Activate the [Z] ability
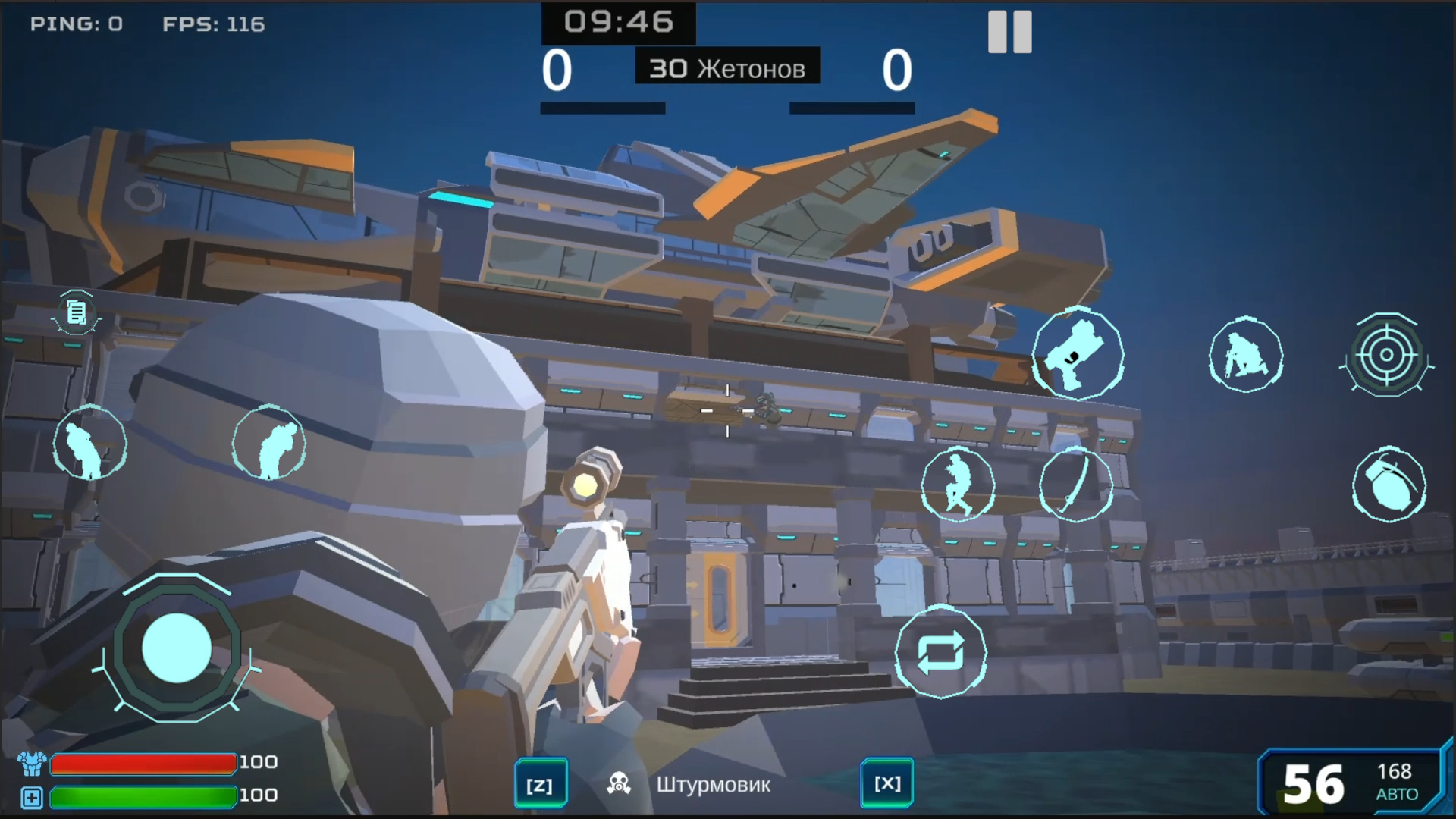 pyautogui.click(x=541, y=783)
